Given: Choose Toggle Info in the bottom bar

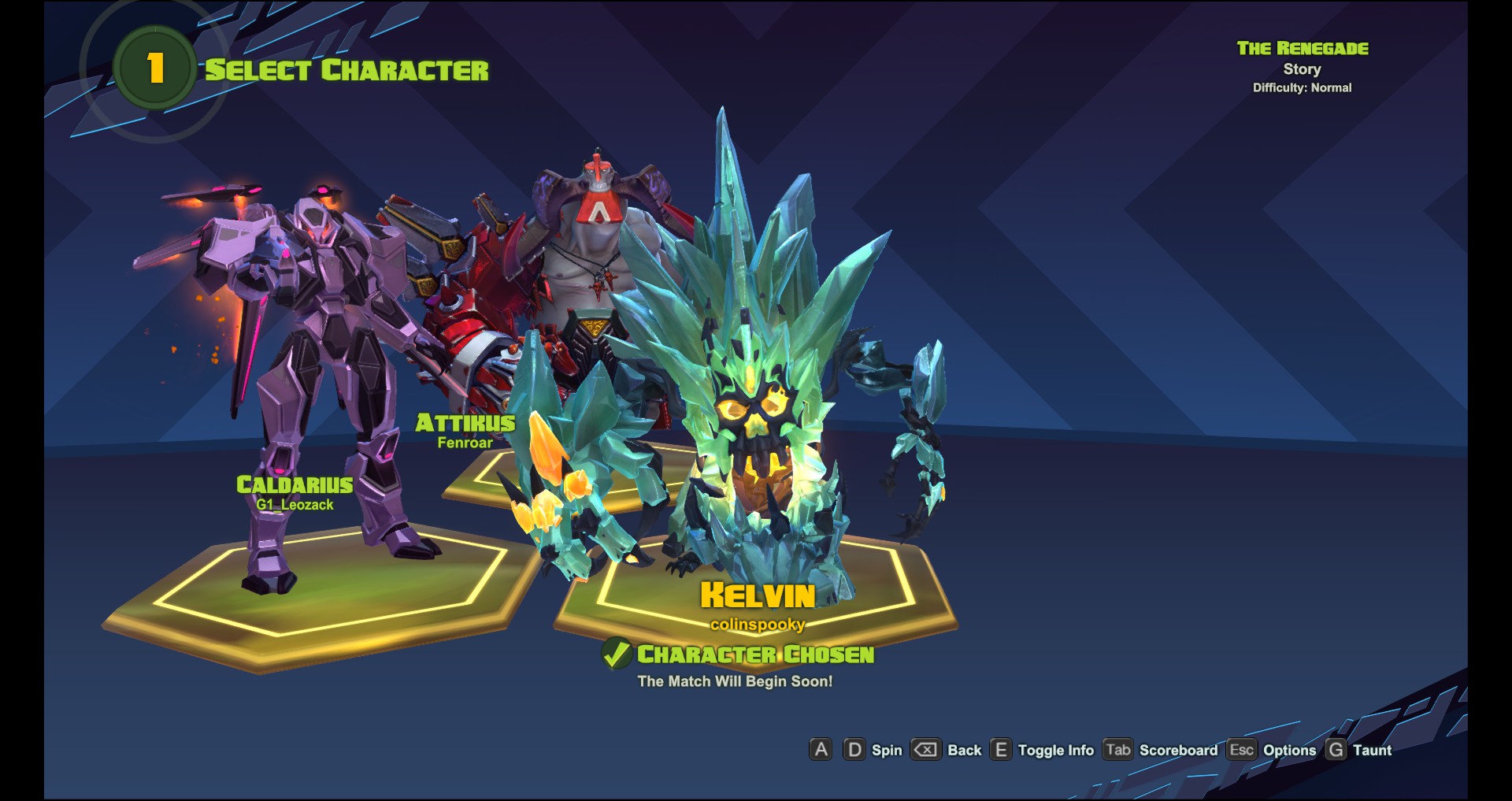Looking at the screenshot, I should (1055, 750).
